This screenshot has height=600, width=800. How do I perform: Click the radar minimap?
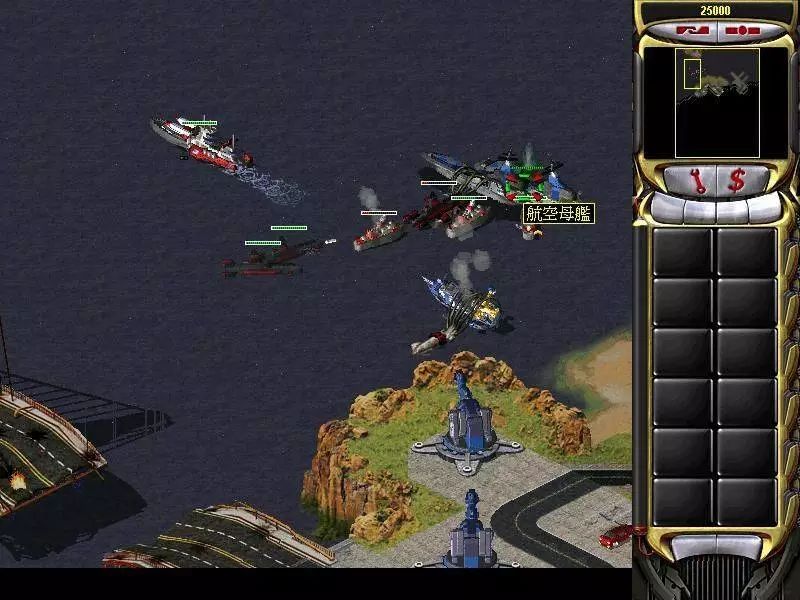716,102
